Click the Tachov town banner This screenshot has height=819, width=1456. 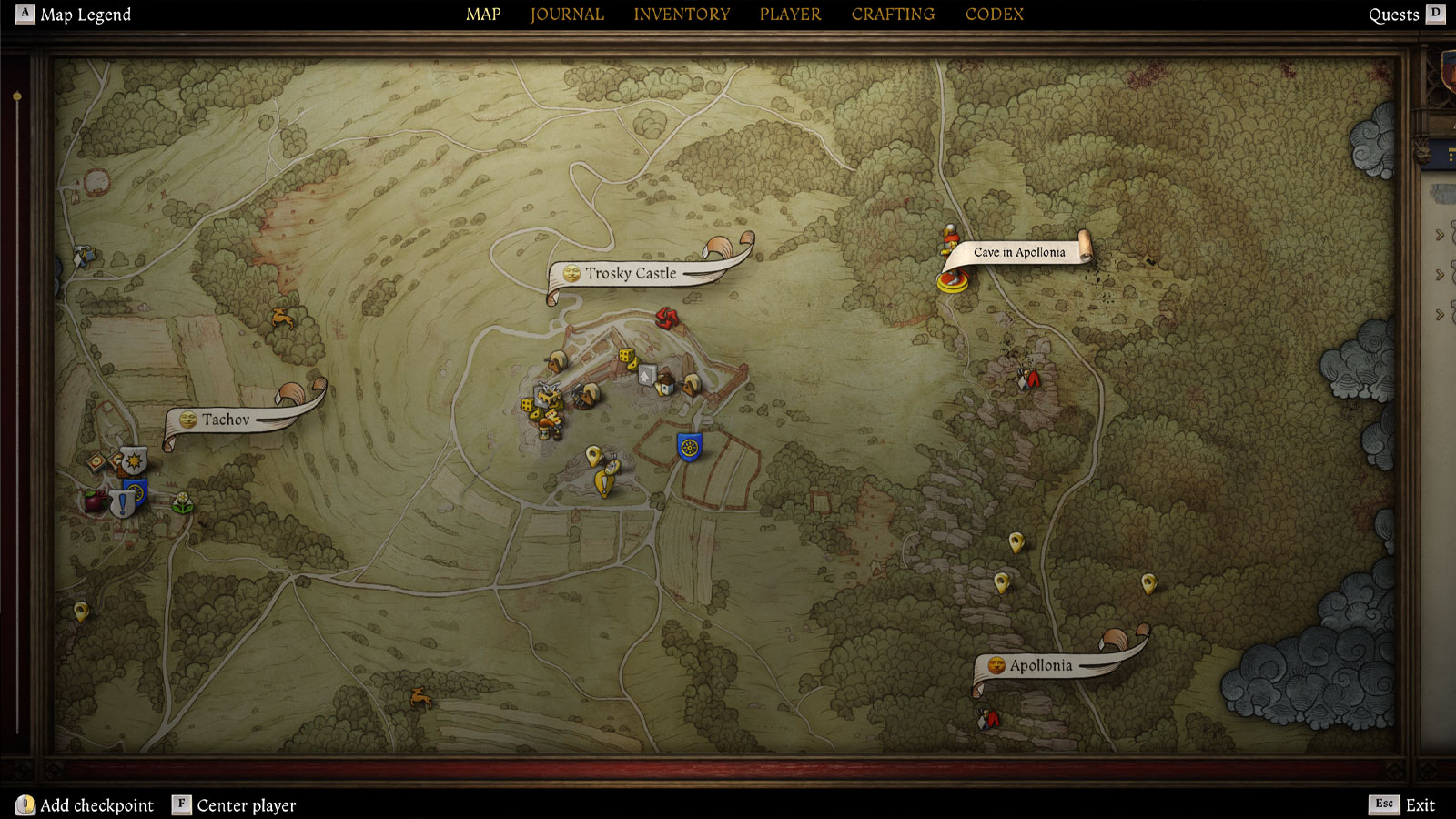[x=226, y=420]
